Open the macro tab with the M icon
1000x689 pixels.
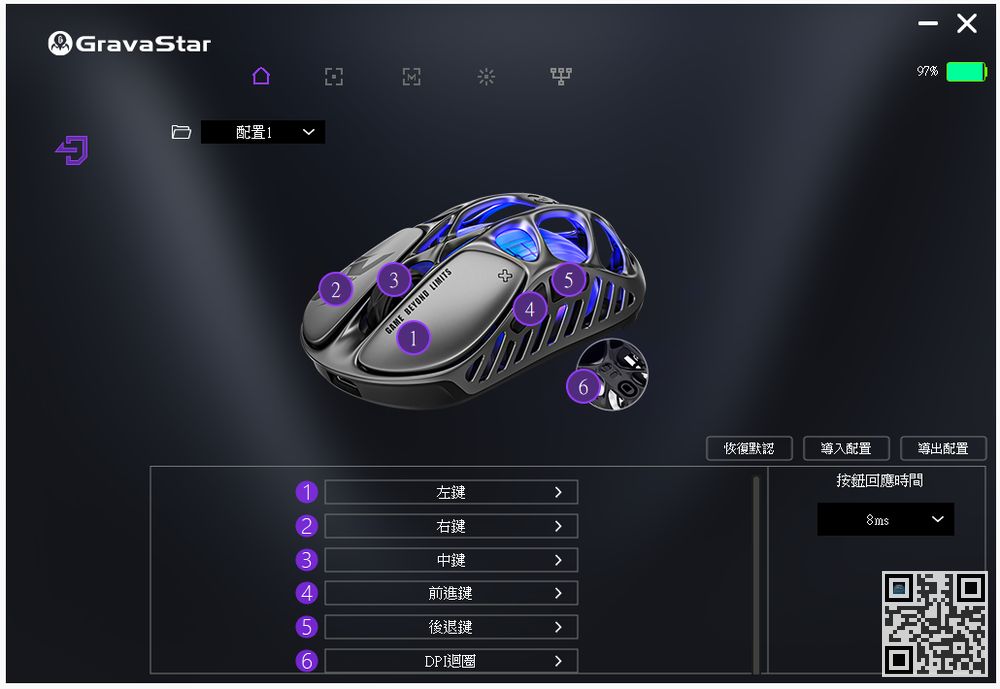(x=411, y=77)
